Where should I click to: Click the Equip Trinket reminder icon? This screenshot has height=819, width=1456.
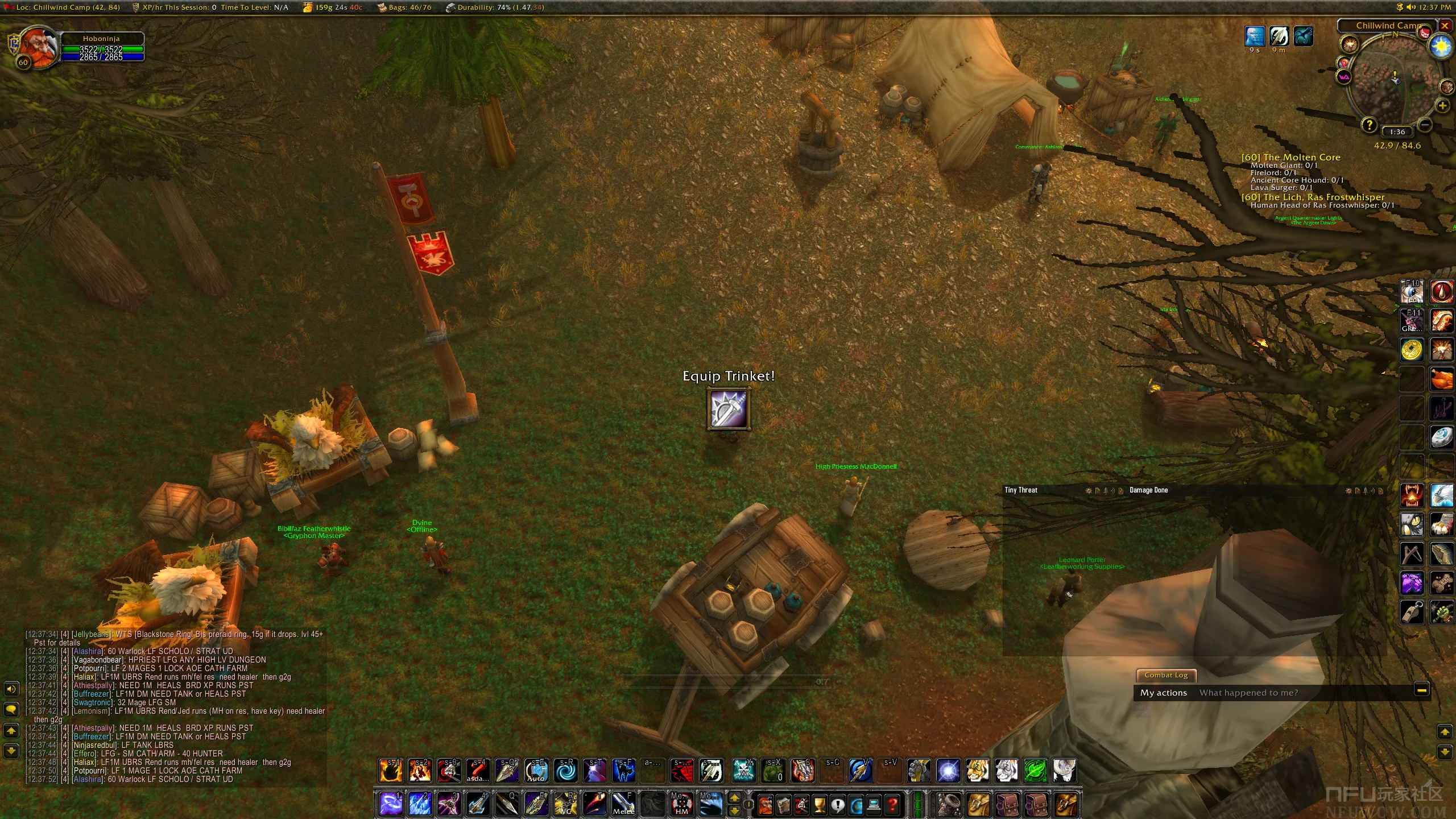(x=728, y=408)
